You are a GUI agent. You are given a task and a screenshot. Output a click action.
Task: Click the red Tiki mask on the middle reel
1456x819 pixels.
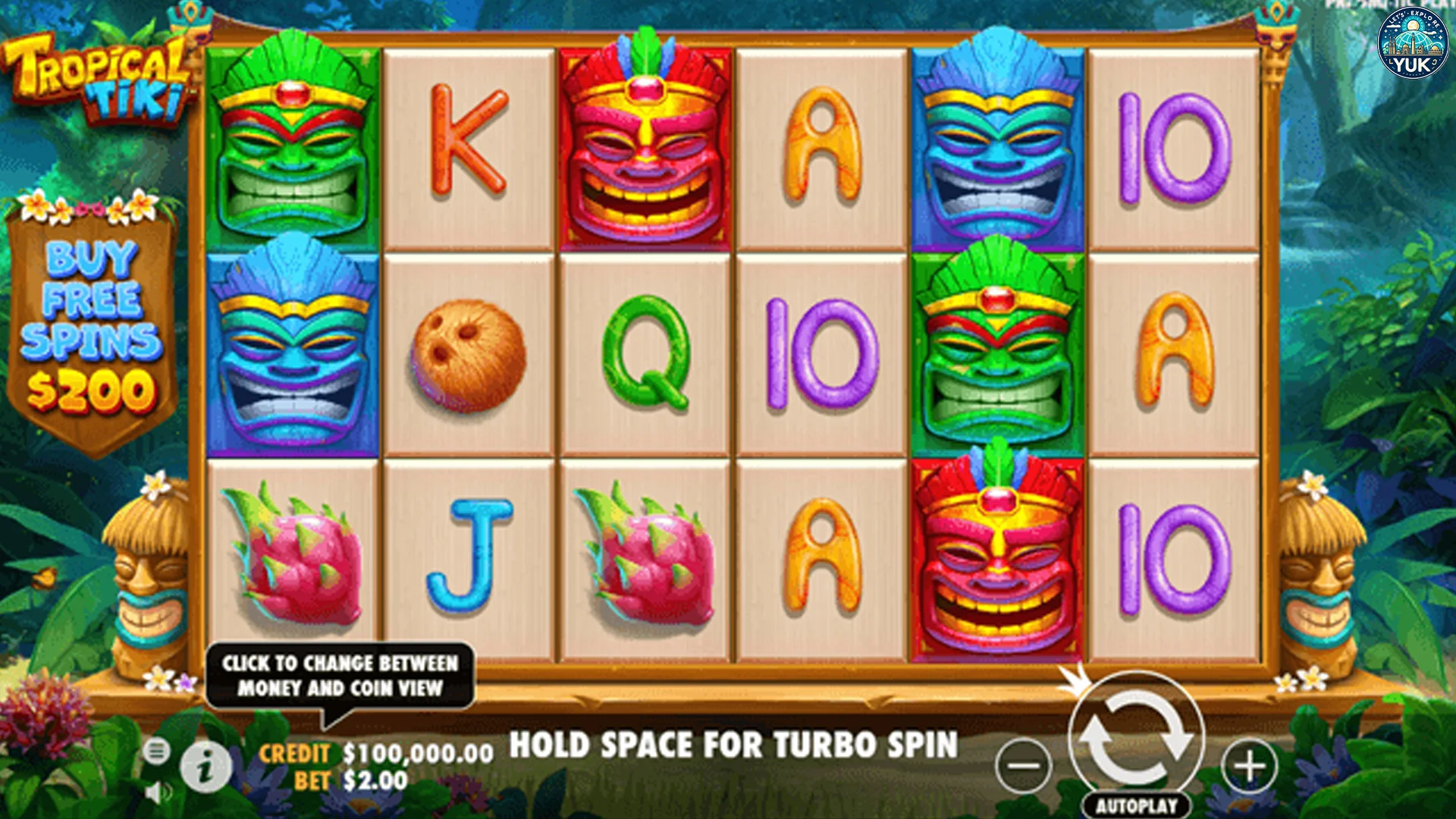pyautogui.click(x=646, y=140)
